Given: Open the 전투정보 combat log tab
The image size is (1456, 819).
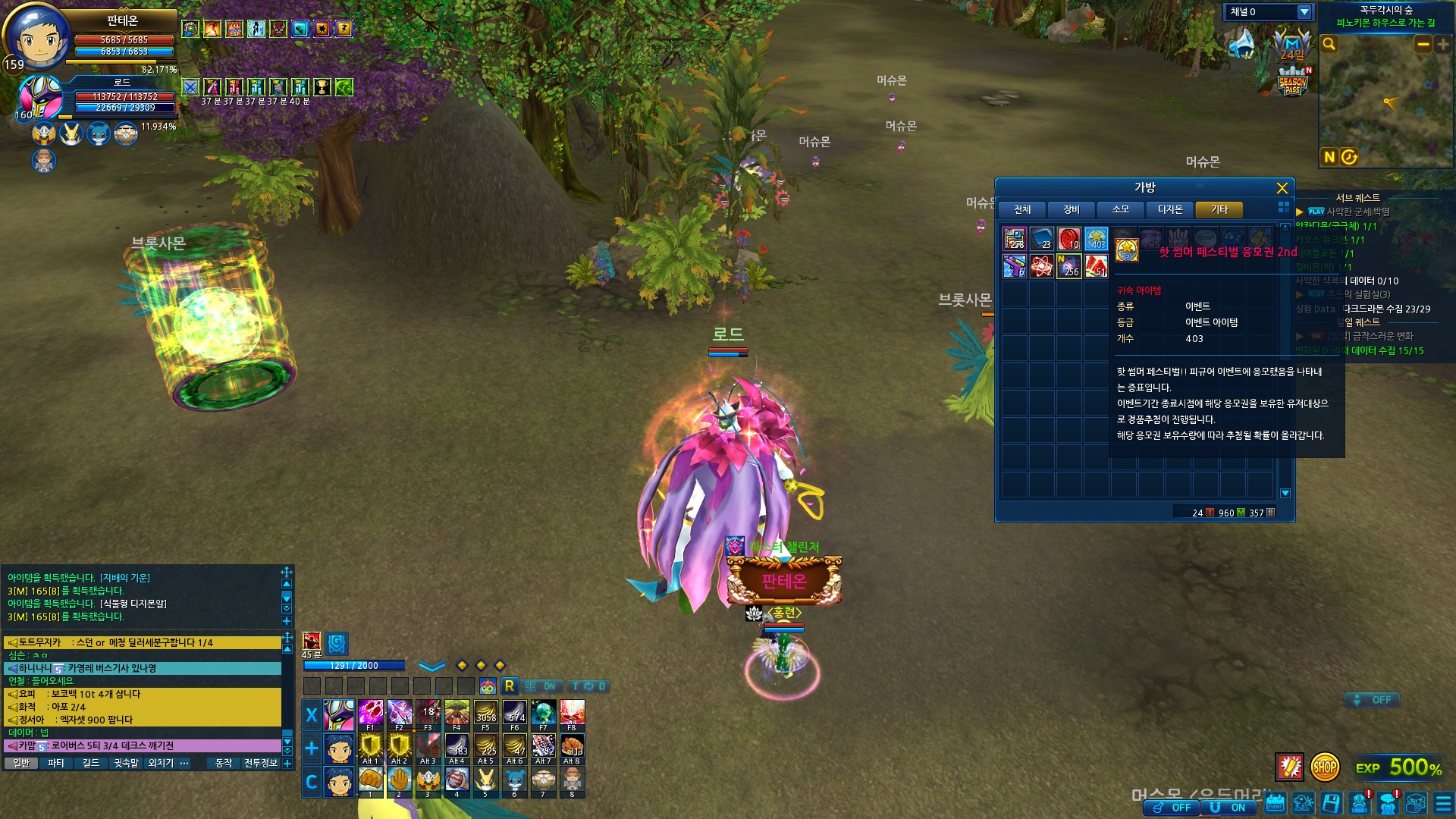Looking at the screenshot, I should click(260, 763).
